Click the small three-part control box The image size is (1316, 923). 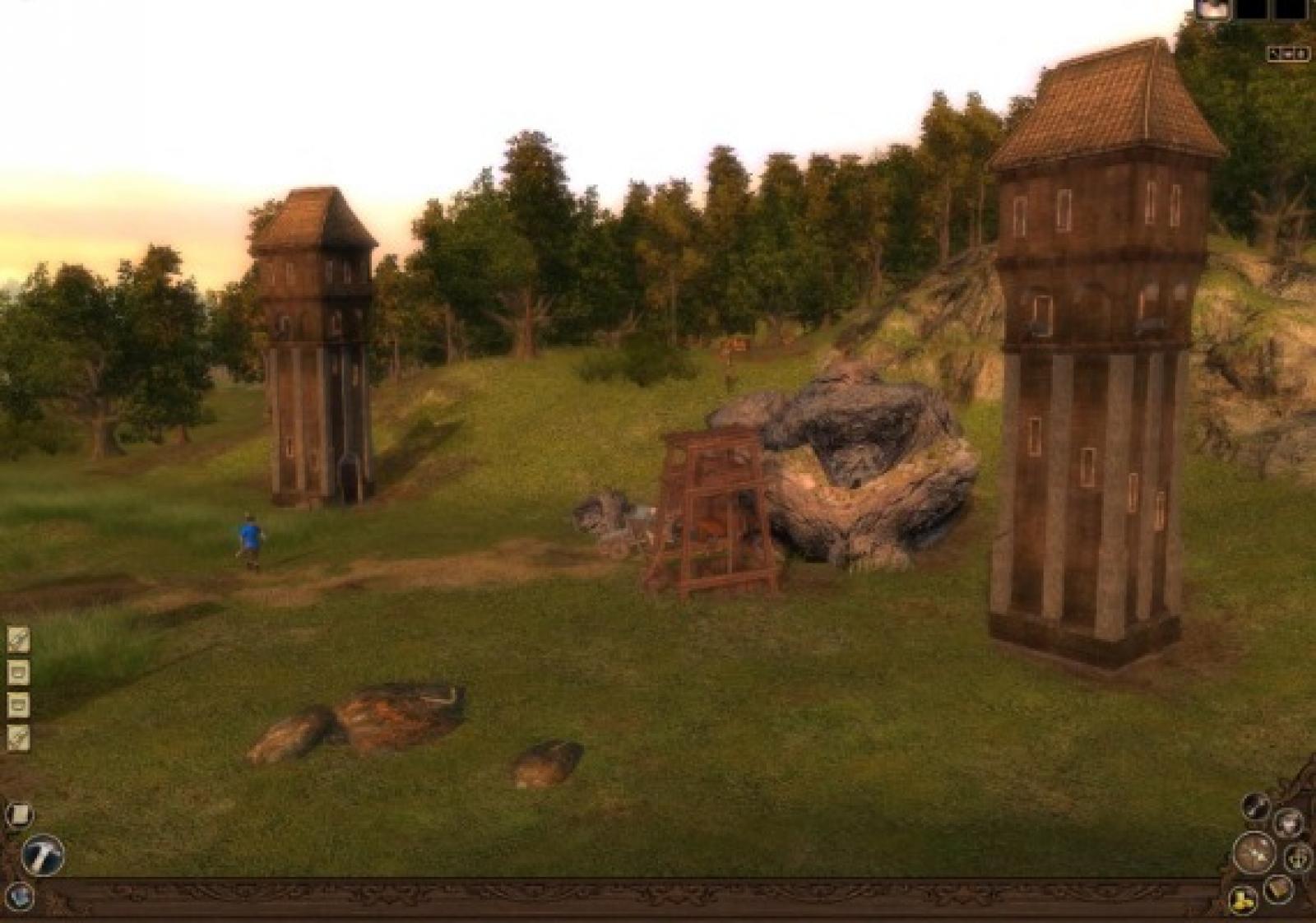pos(1288,54)
